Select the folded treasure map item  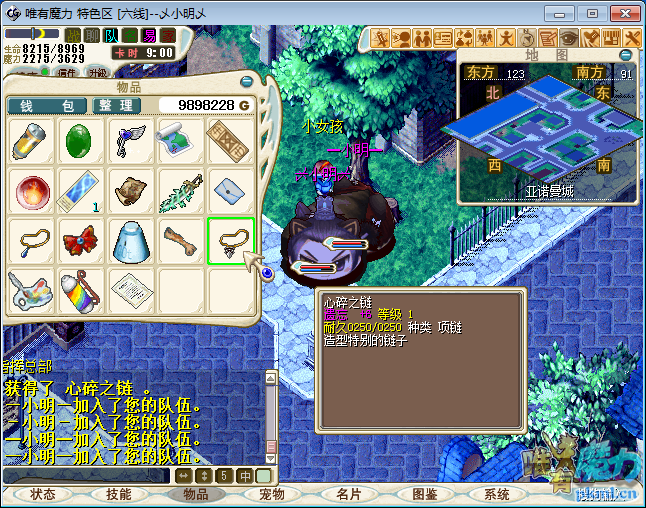click(x=131, y=191)
